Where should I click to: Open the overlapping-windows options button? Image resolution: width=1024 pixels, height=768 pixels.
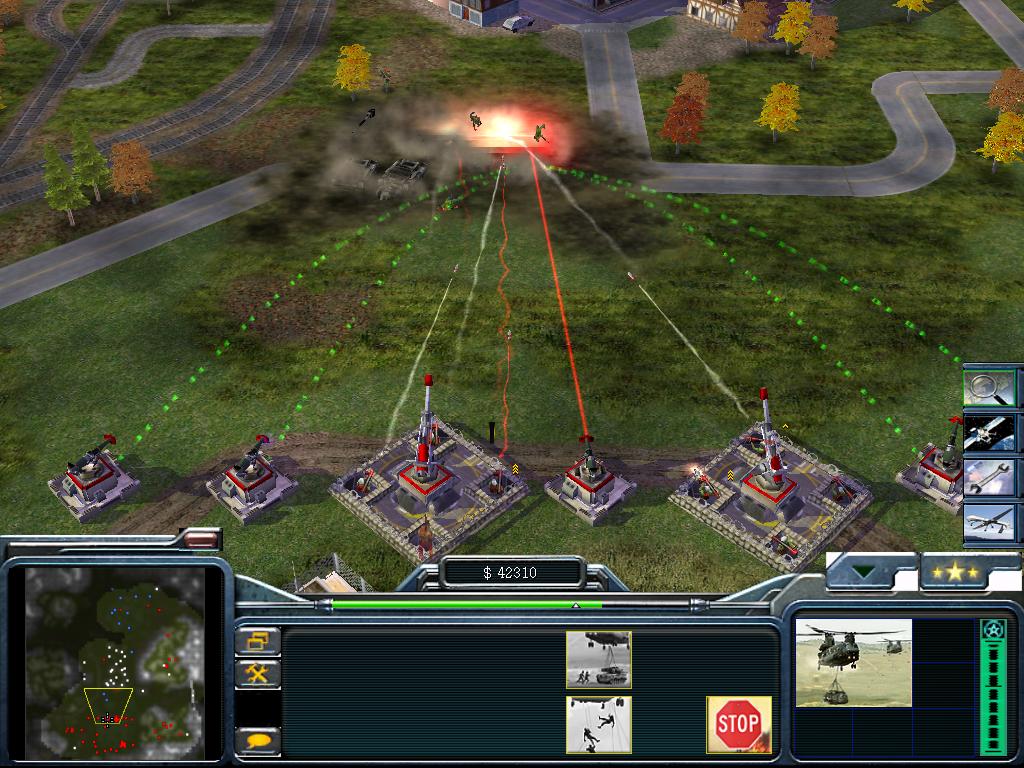coord(258,641)
